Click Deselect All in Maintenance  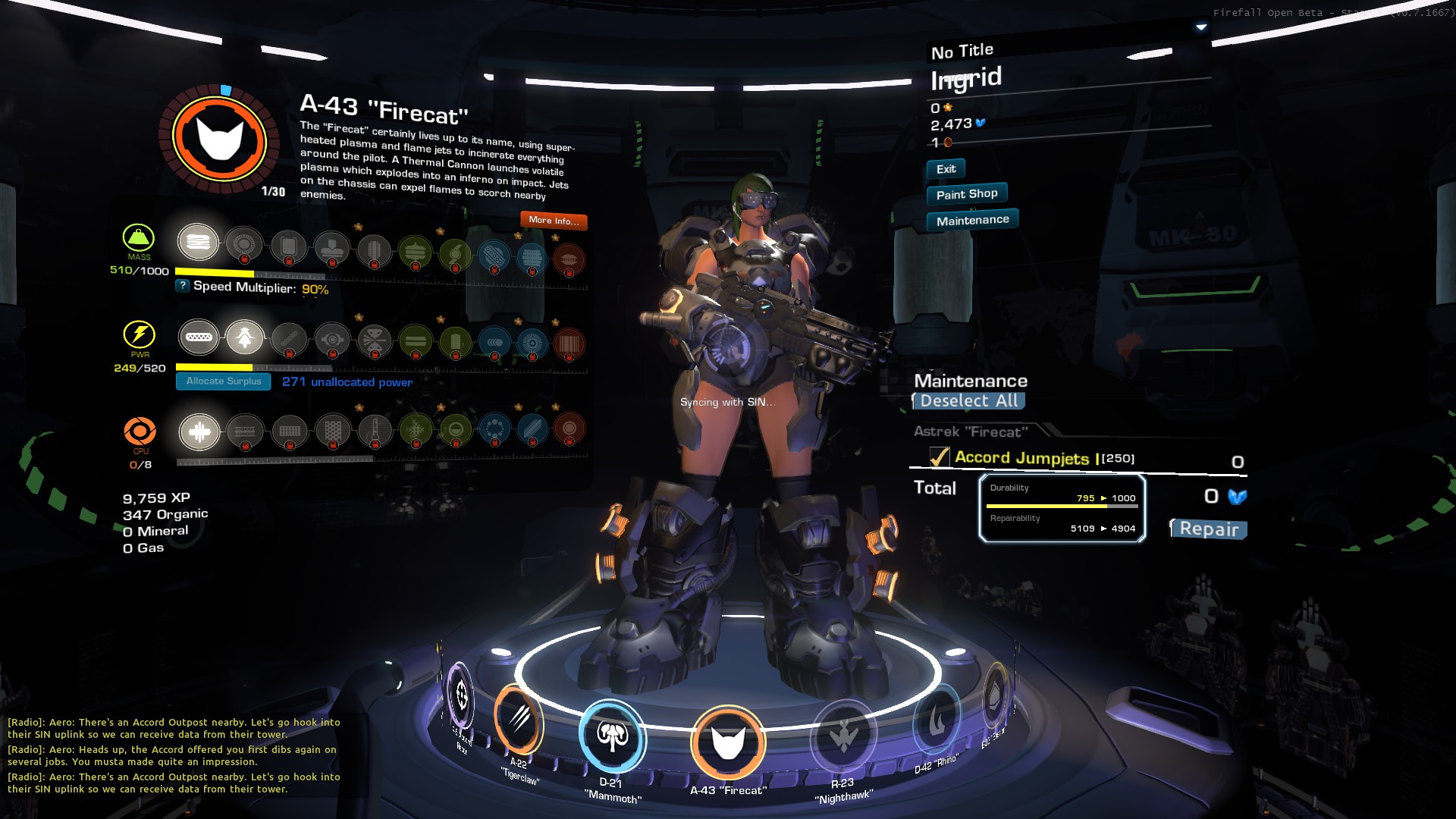968,401
